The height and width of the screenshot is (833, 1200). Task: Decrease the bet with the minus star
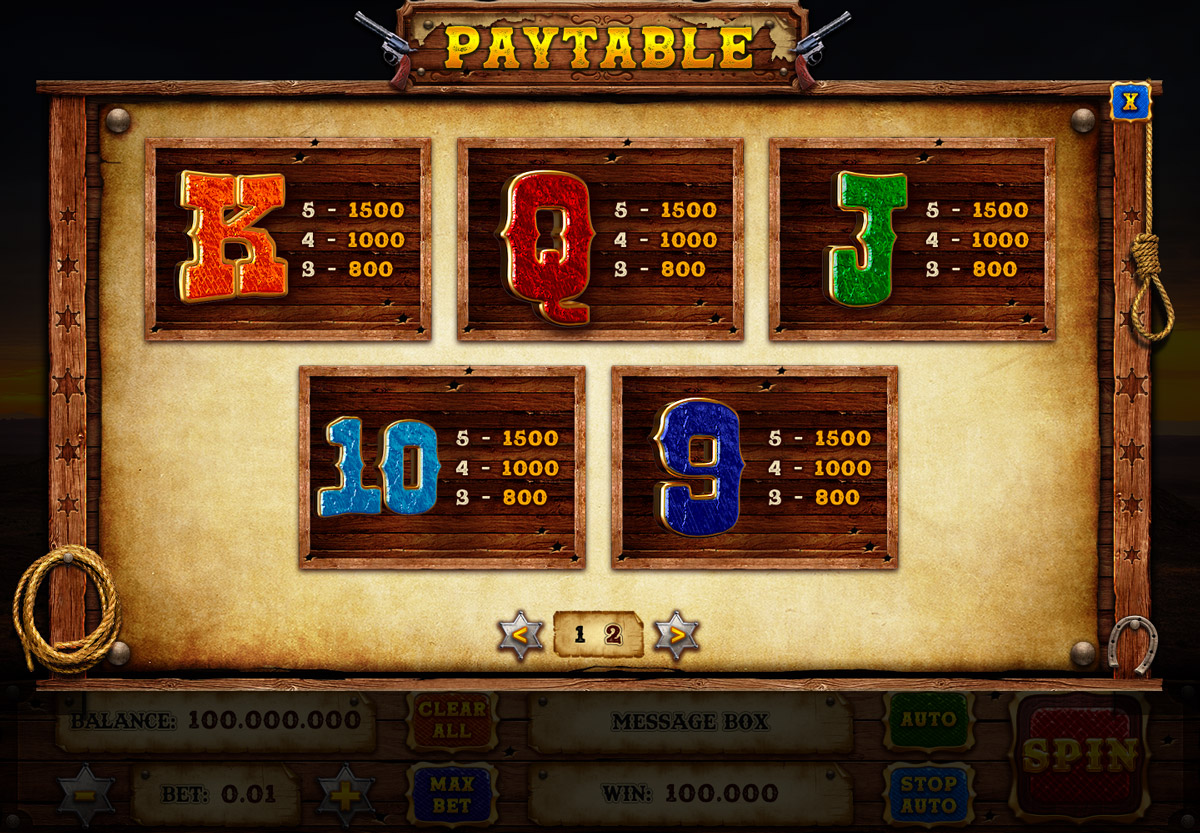coord(84,796)
